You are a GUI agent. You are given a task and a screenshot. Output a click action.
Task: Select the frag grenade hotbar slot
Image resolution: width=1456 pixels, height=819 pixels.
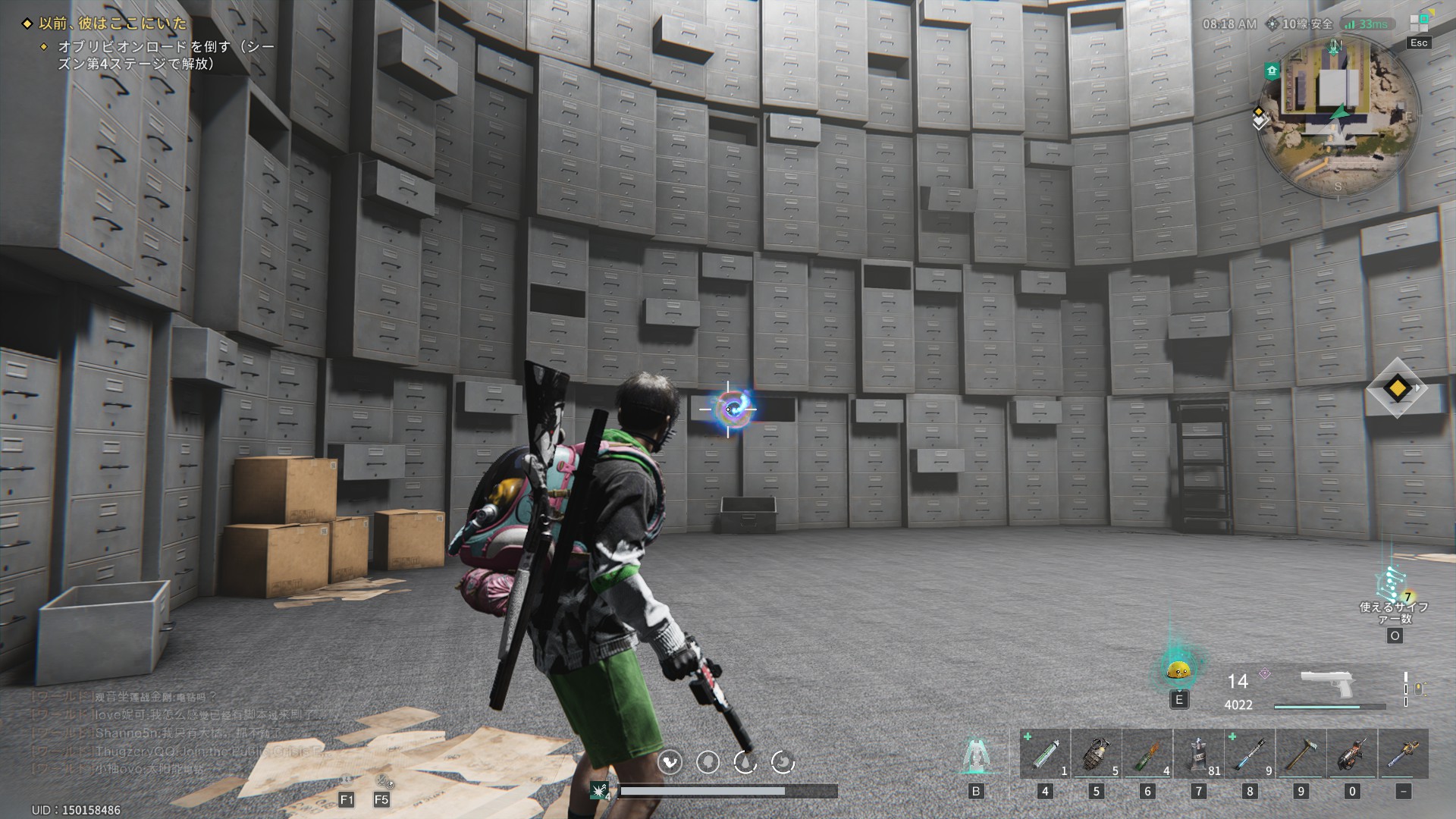pos(1096,754)
